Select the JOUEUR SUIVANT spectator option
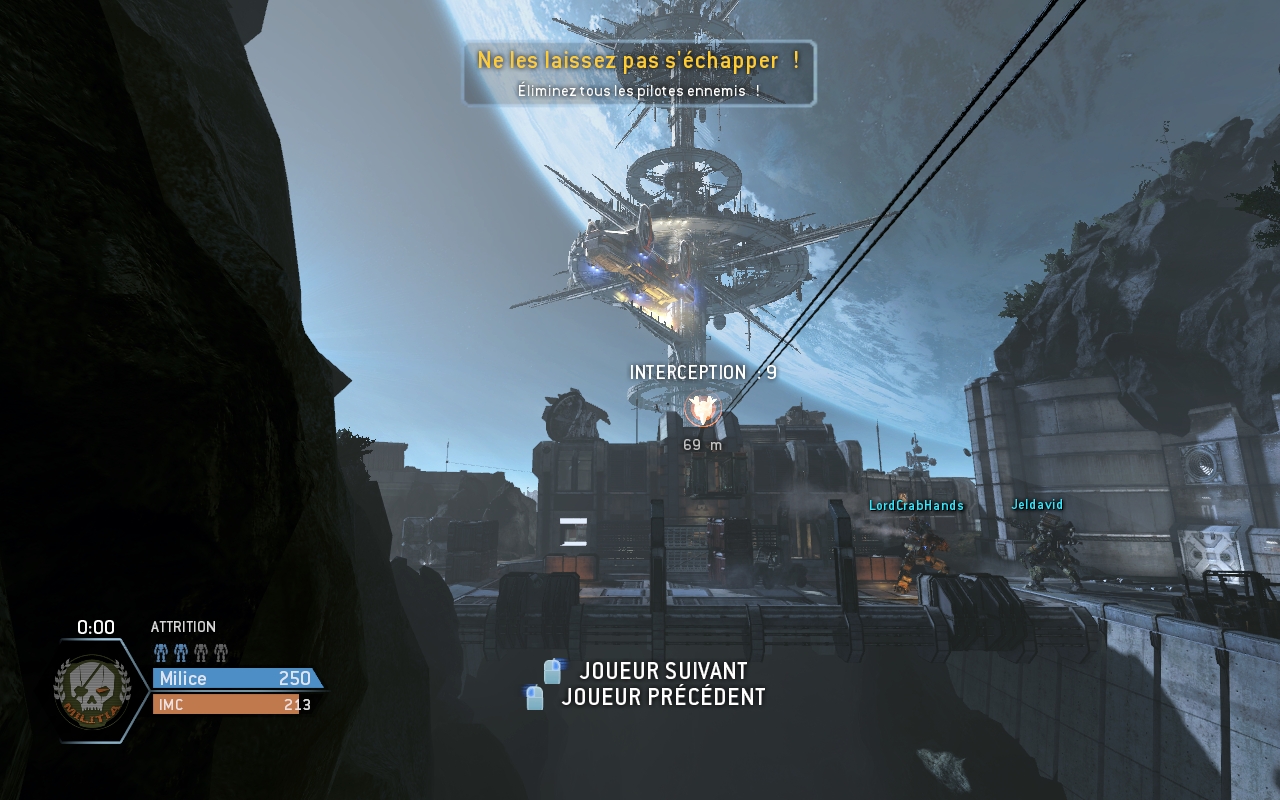 point(662,671)
